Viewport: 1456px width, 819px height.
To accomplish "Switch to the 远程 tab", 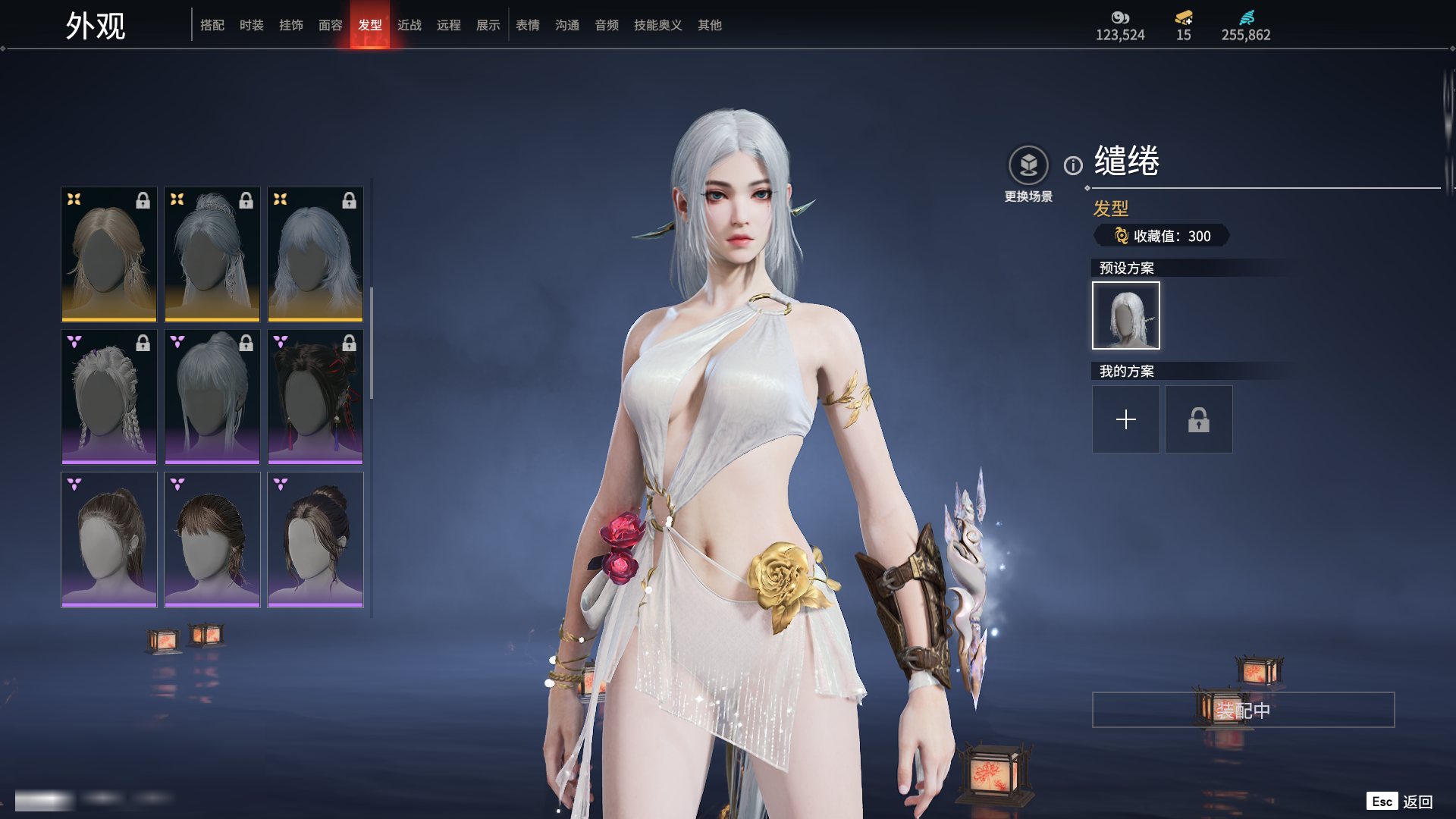I will click(448, 25).
